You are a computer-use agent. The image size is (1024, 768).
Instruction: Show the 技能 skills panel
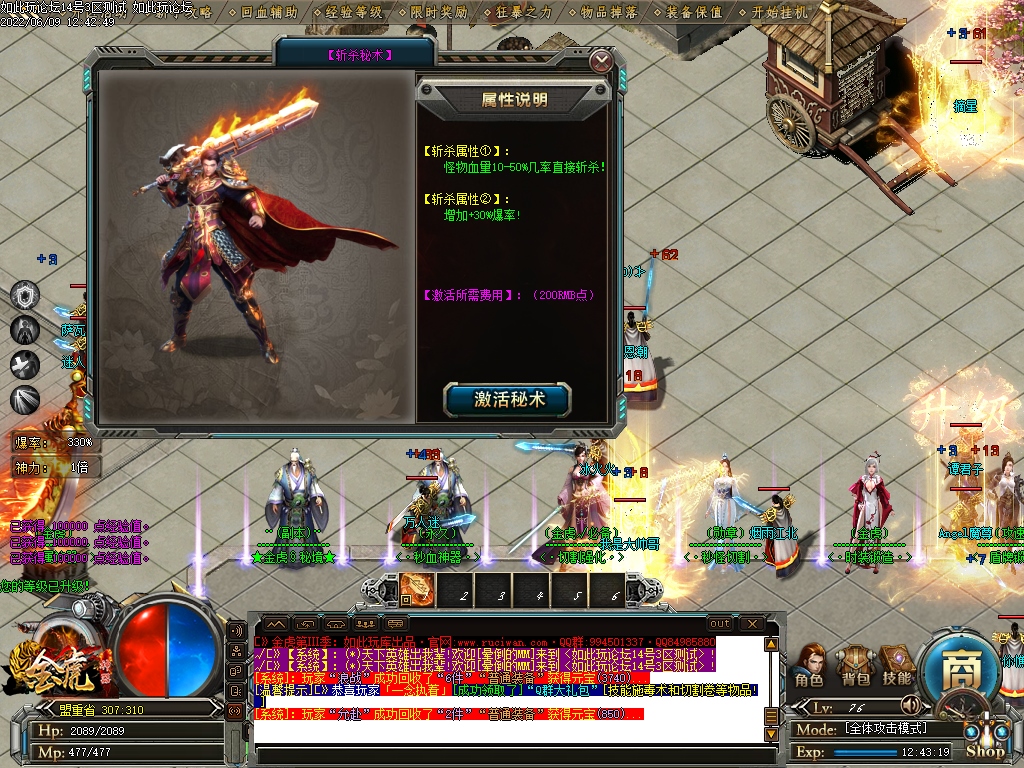[897, 667]
